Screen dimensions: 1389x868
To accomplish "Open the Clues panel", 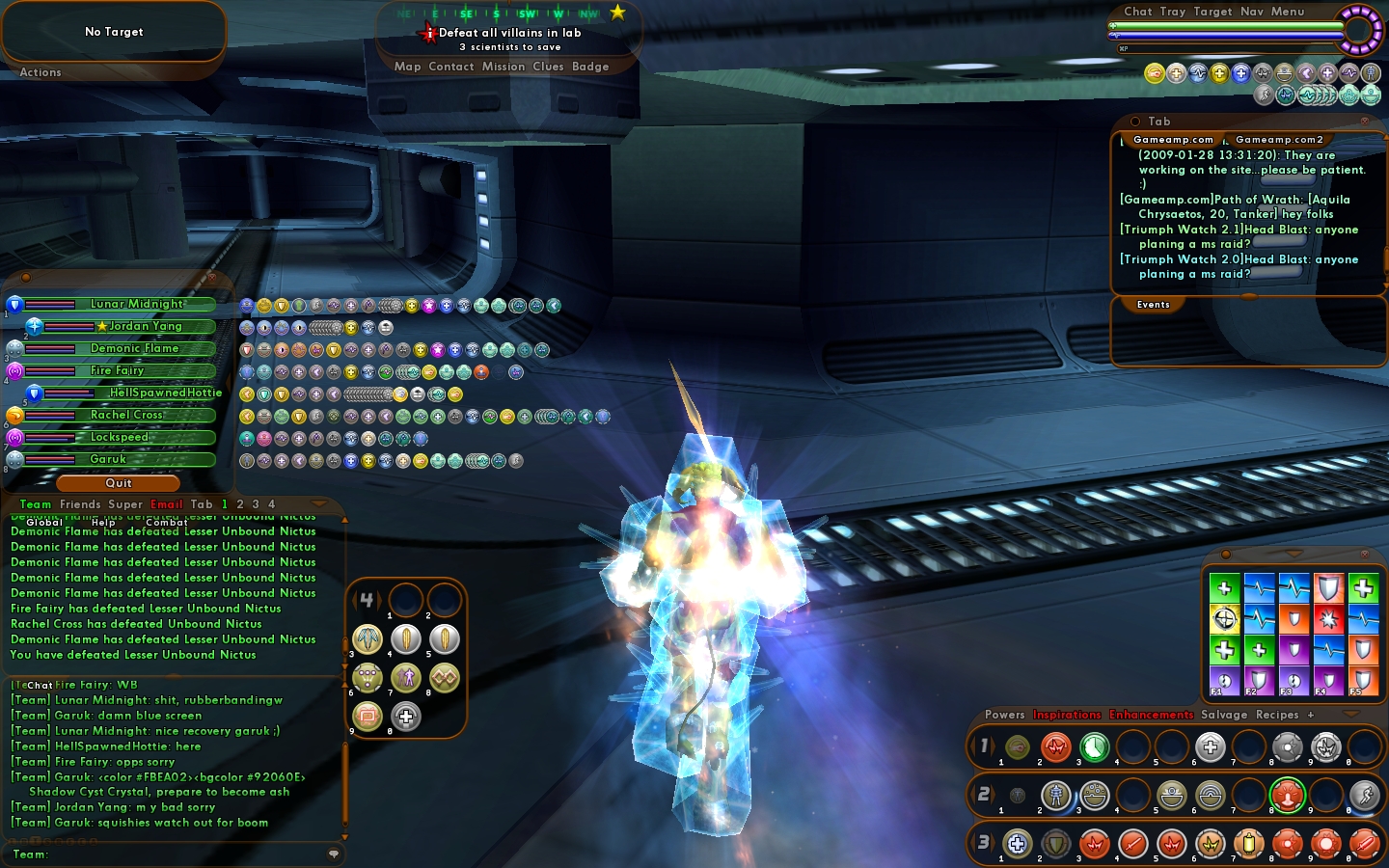I will coord(548,67).
